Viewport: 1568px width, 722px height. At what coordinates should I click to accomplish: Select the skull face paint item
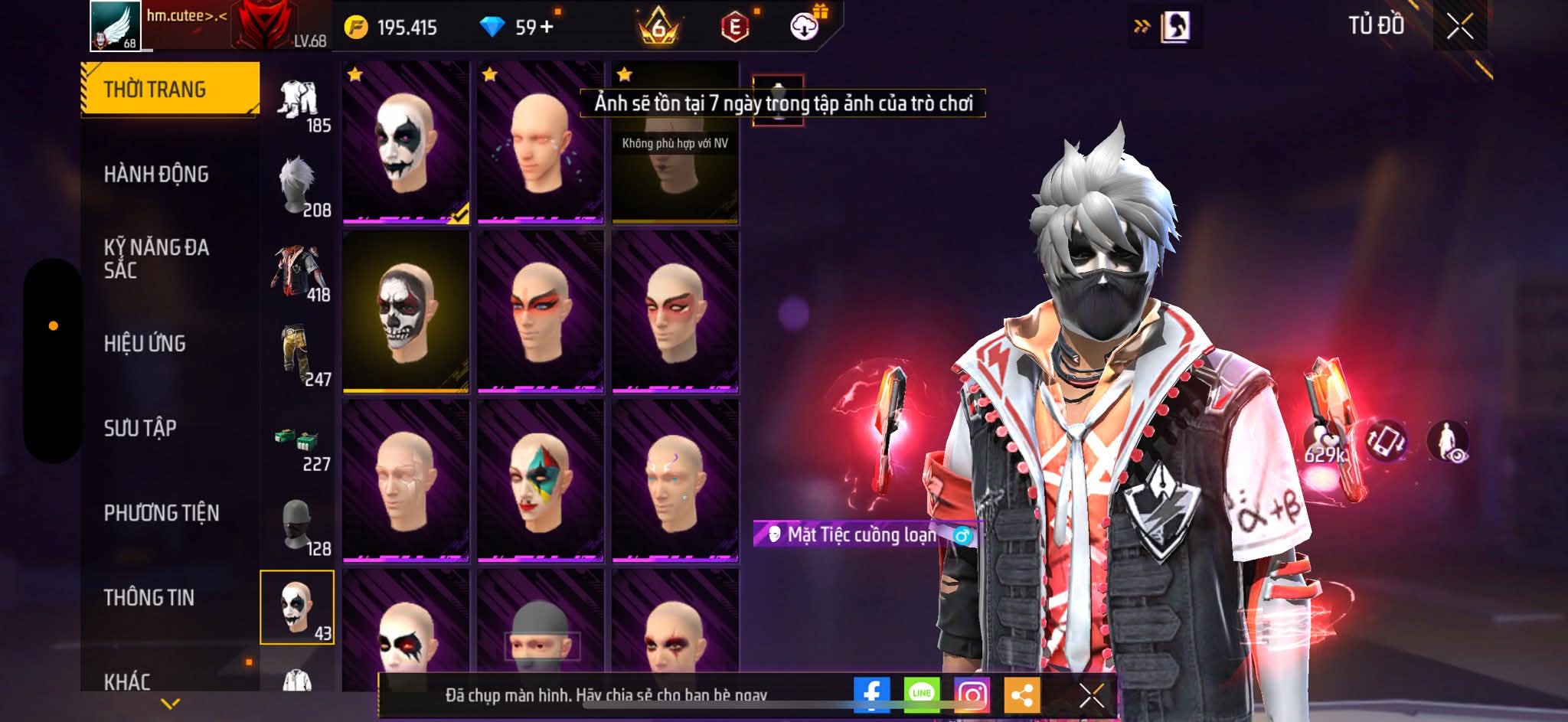tap(406, 312)
